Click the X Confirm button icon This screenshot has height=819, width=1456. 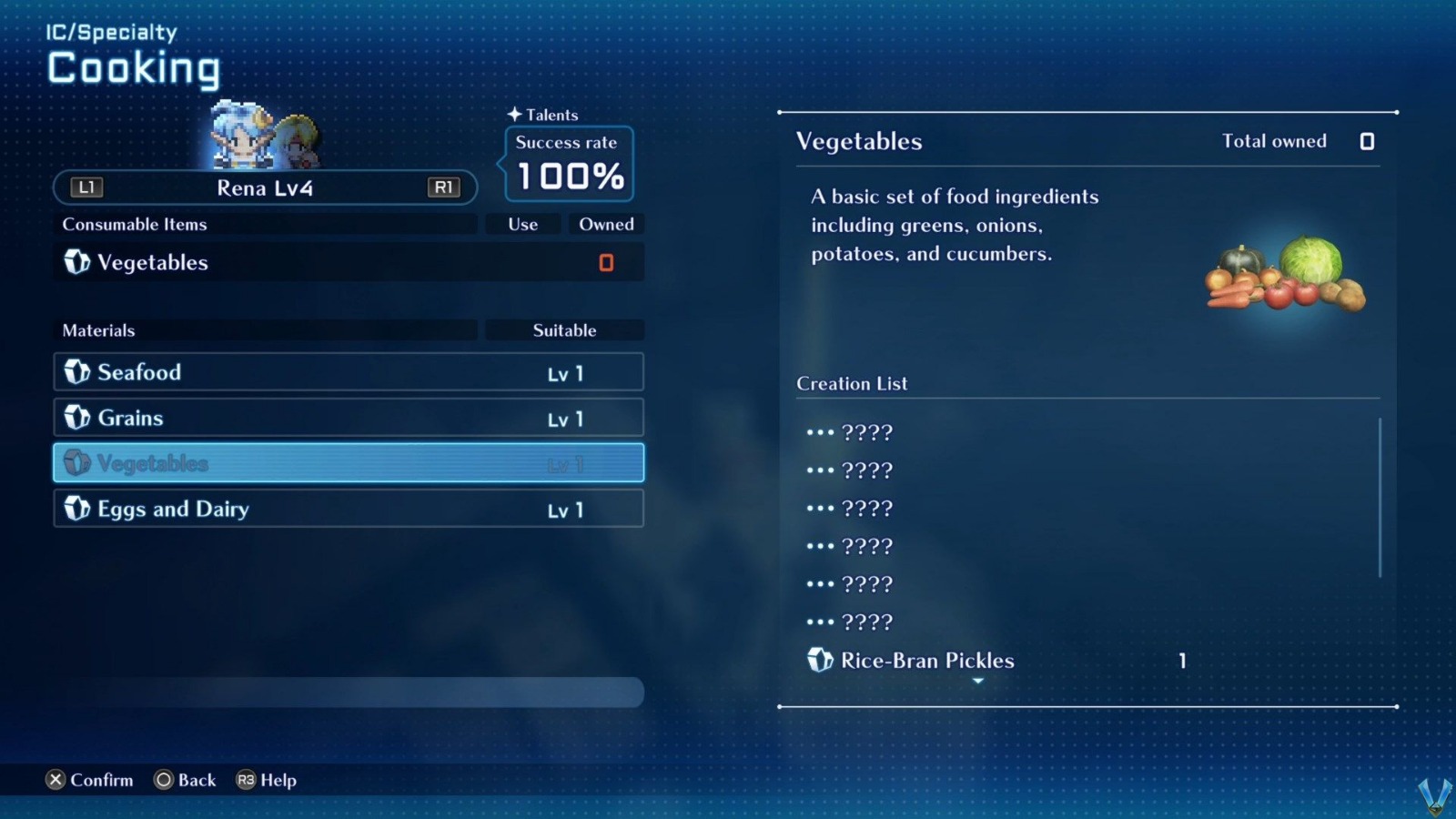(56, 780)
